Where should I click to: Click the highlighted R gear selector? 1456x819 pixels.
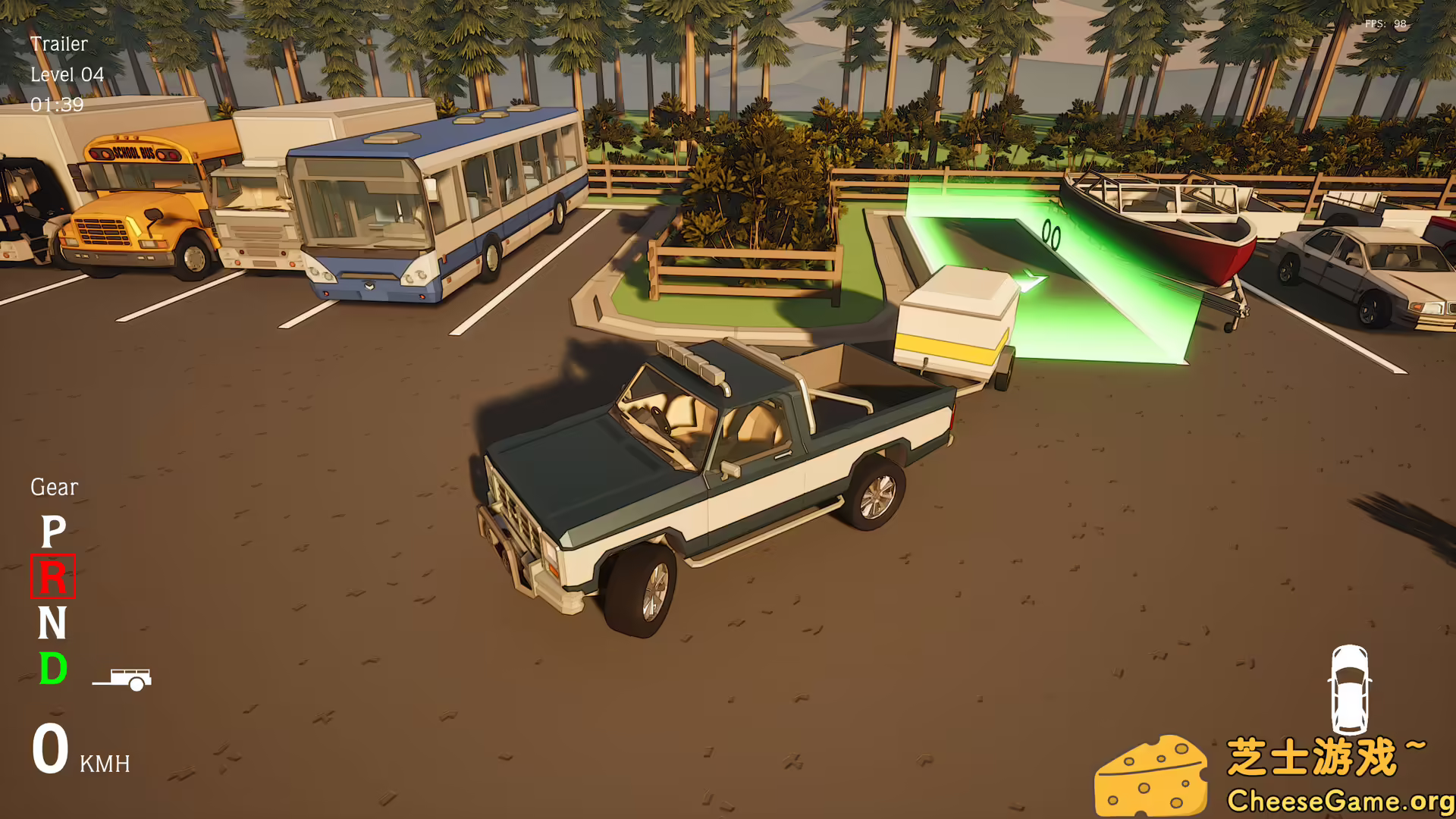click(55, 579)
